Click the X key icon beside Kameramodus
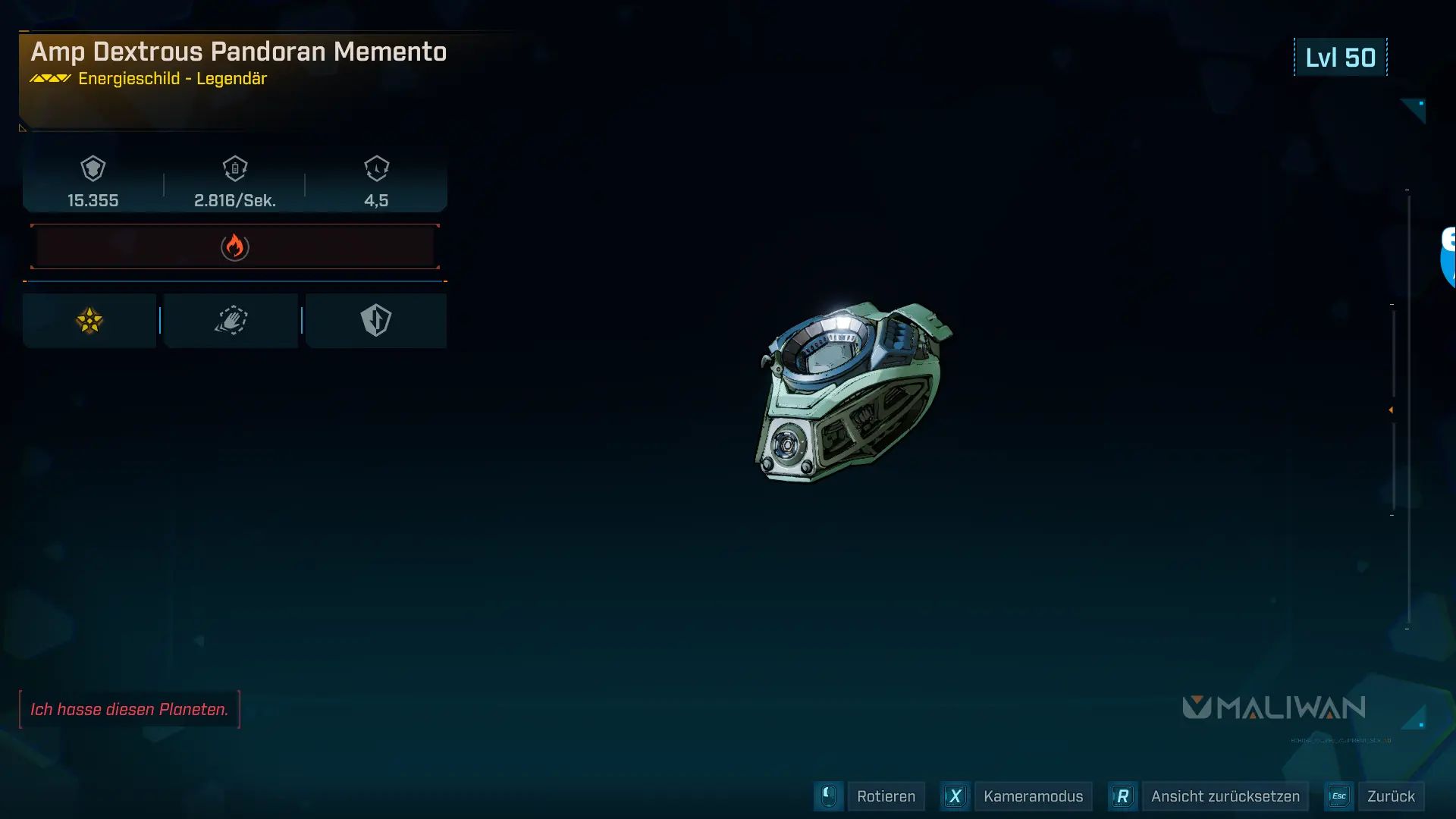Image resolution: width=1456 pixels, height=819 pixels. pos(955,796)
